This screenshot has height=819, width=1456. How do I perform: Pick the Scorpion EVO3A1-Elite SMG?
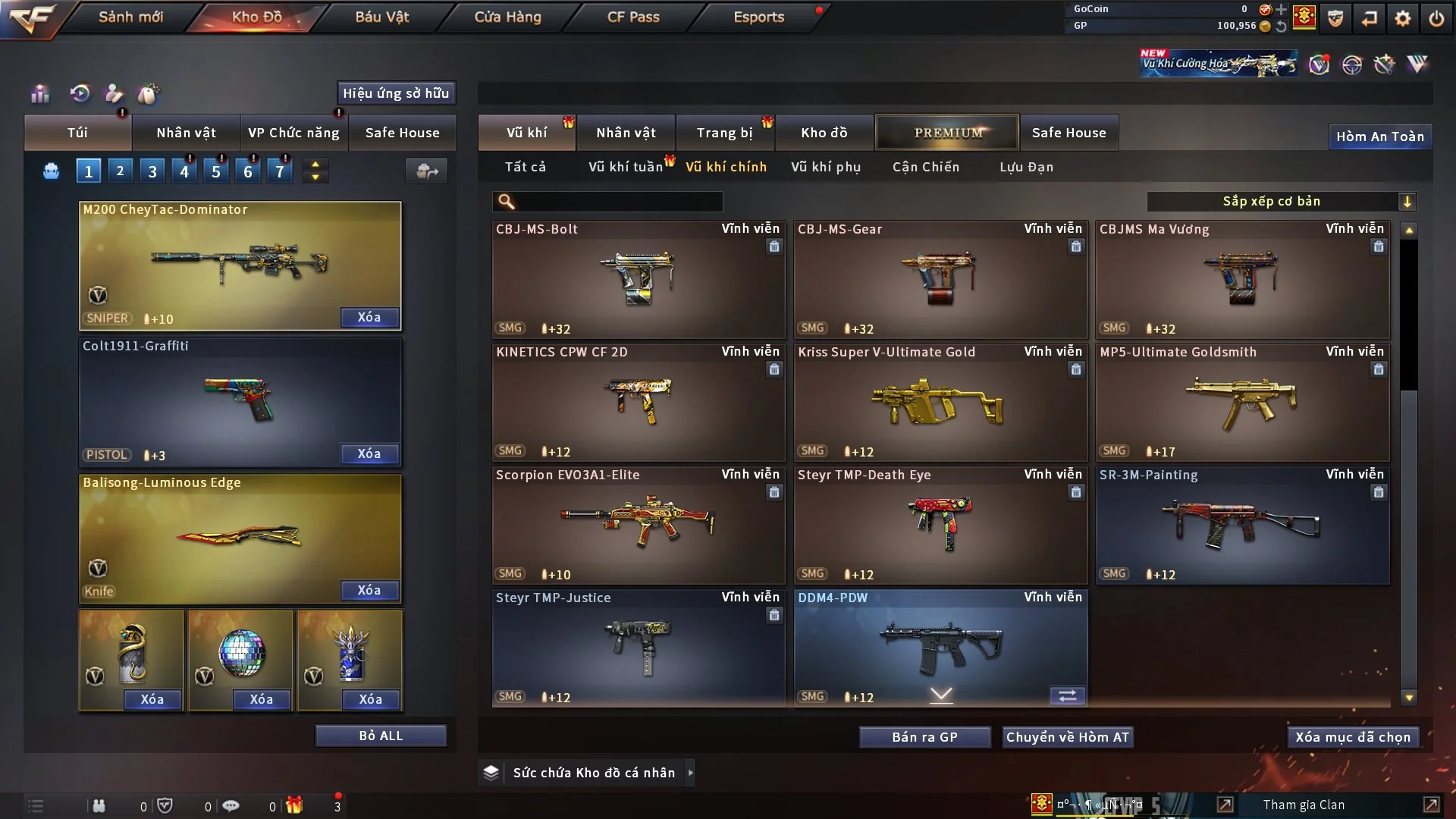[638, 526]
